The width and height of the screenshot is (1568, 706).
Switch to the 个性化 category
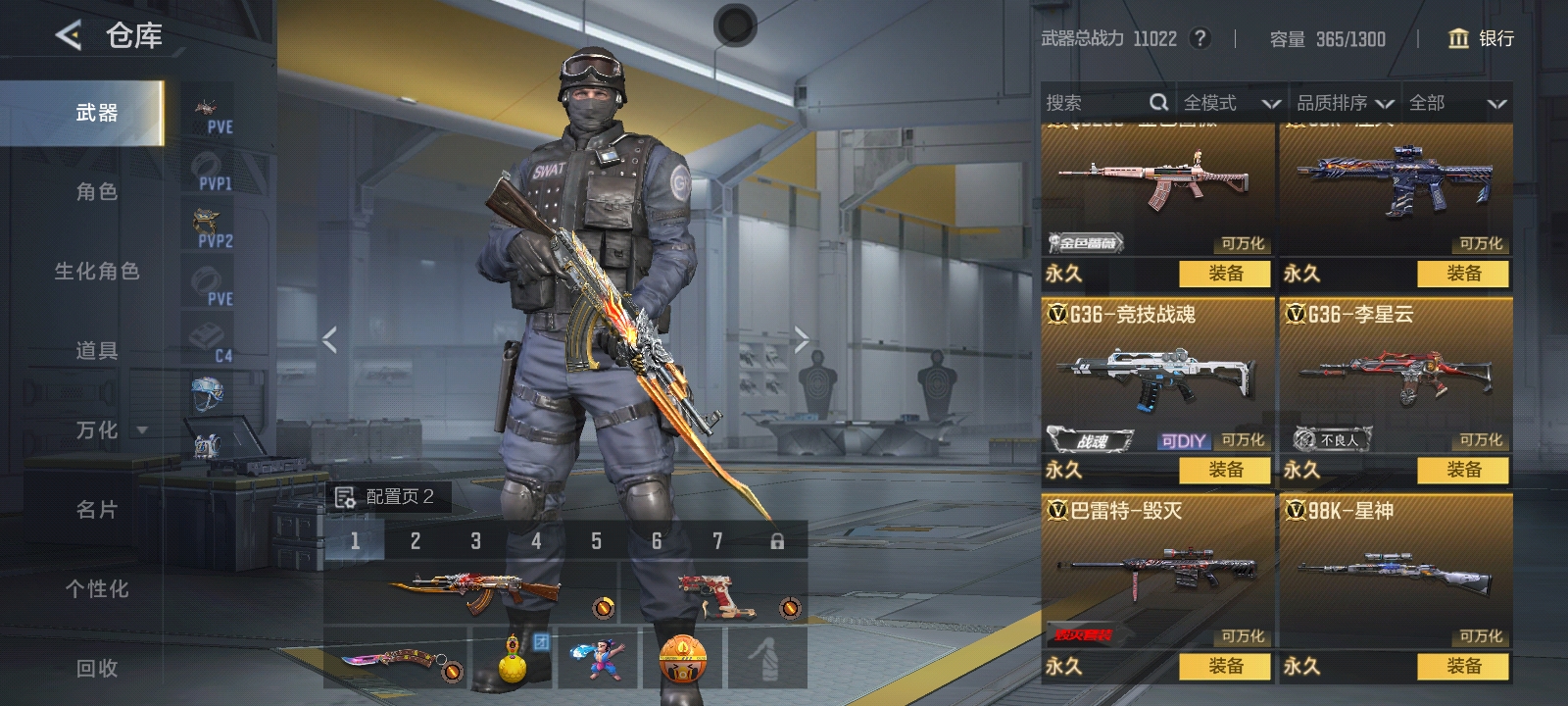96,588
